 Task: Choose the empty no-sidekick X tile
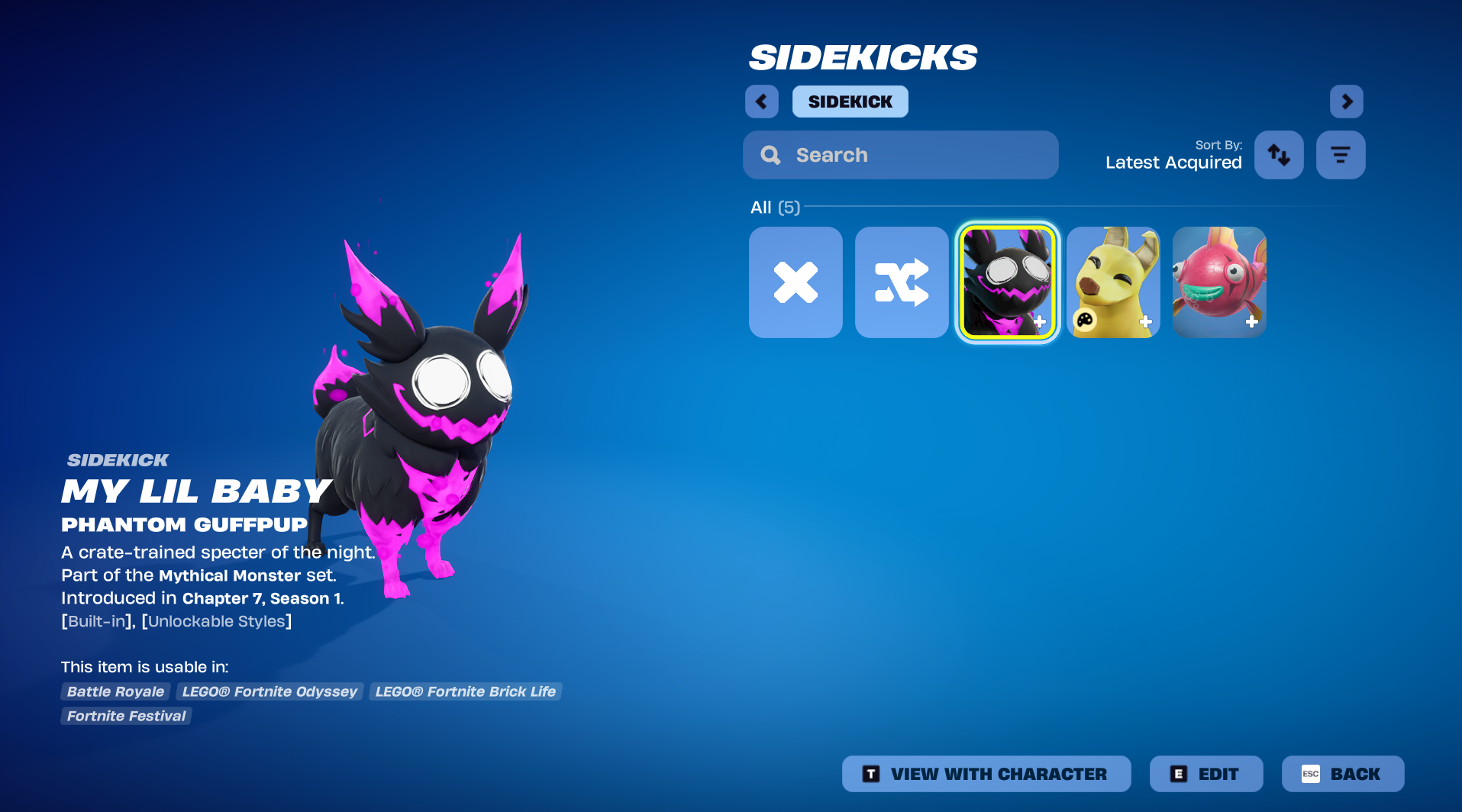(796, 282)
